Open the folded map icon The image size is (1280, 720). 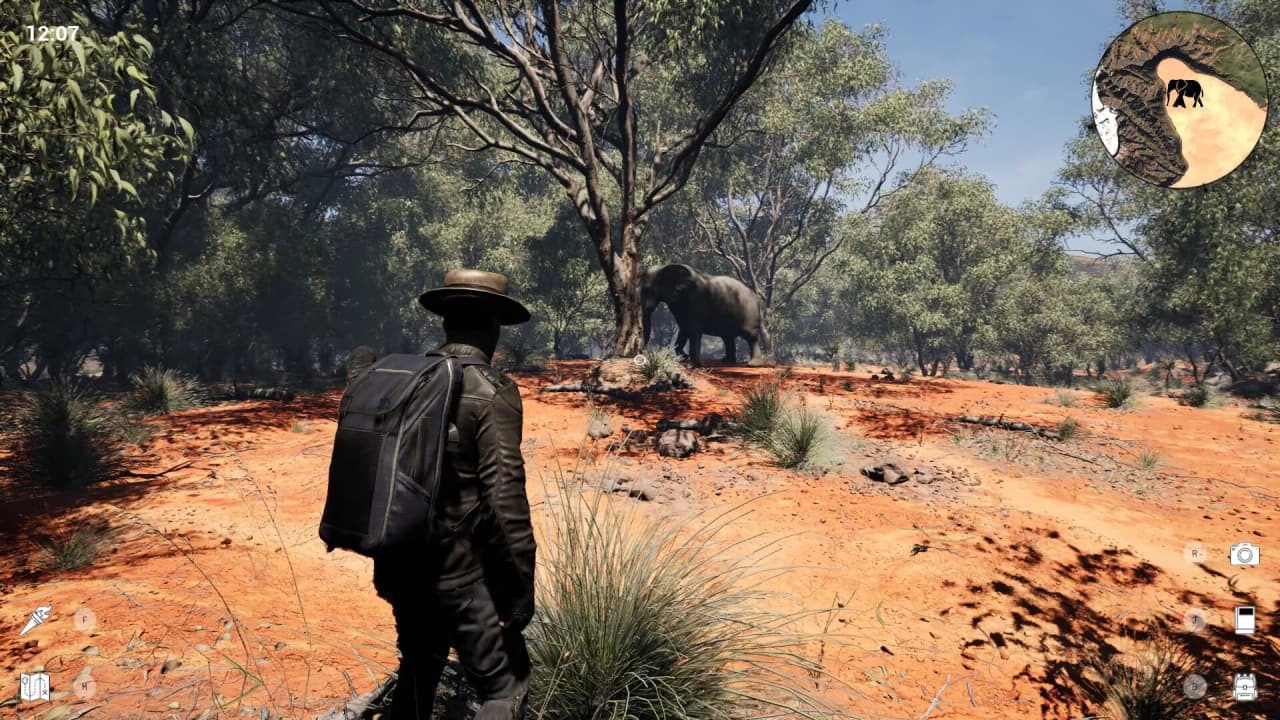coord(35,686)
